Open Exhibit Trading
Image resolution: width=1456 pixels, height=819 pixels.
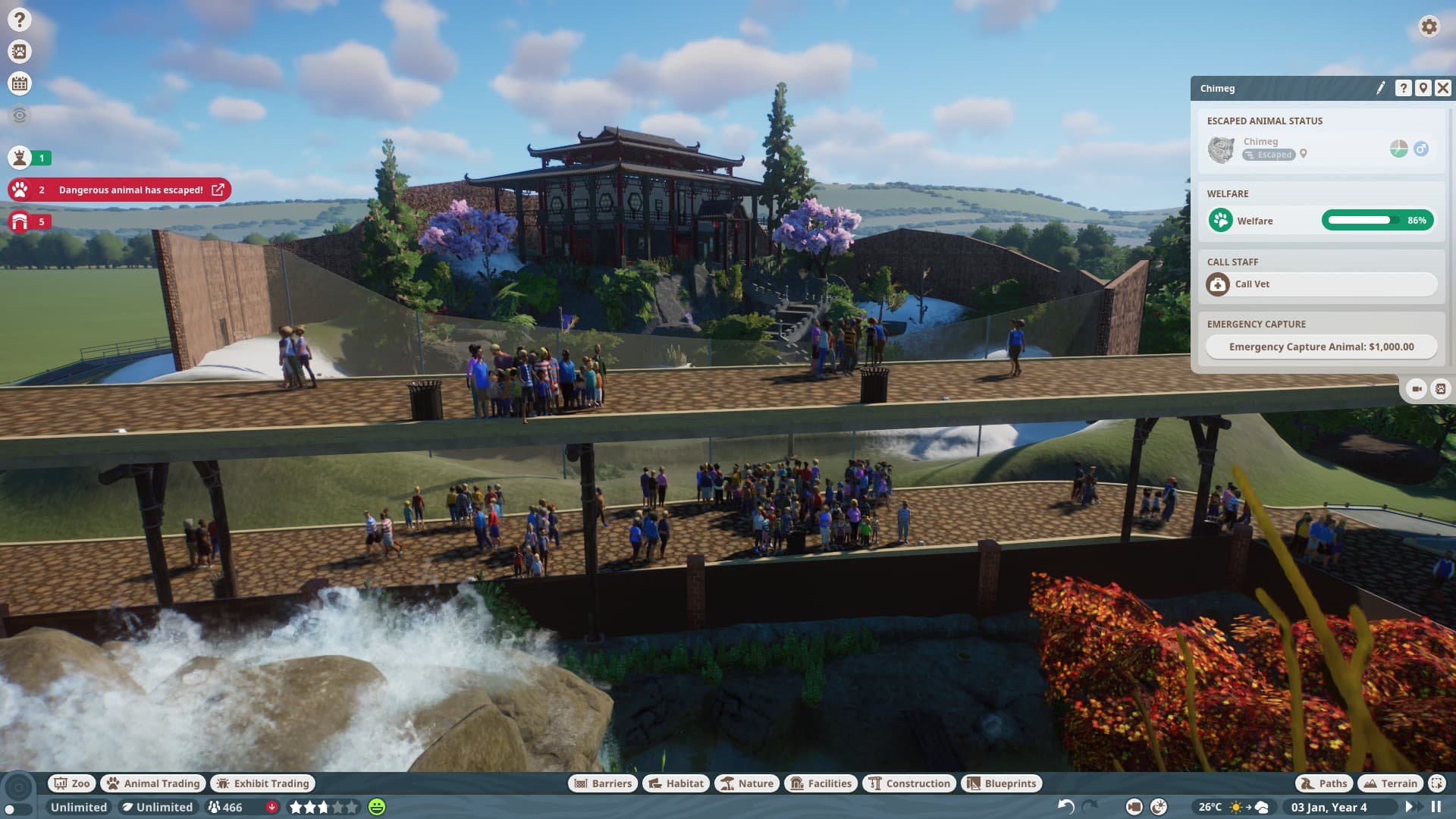coord(263,783)
